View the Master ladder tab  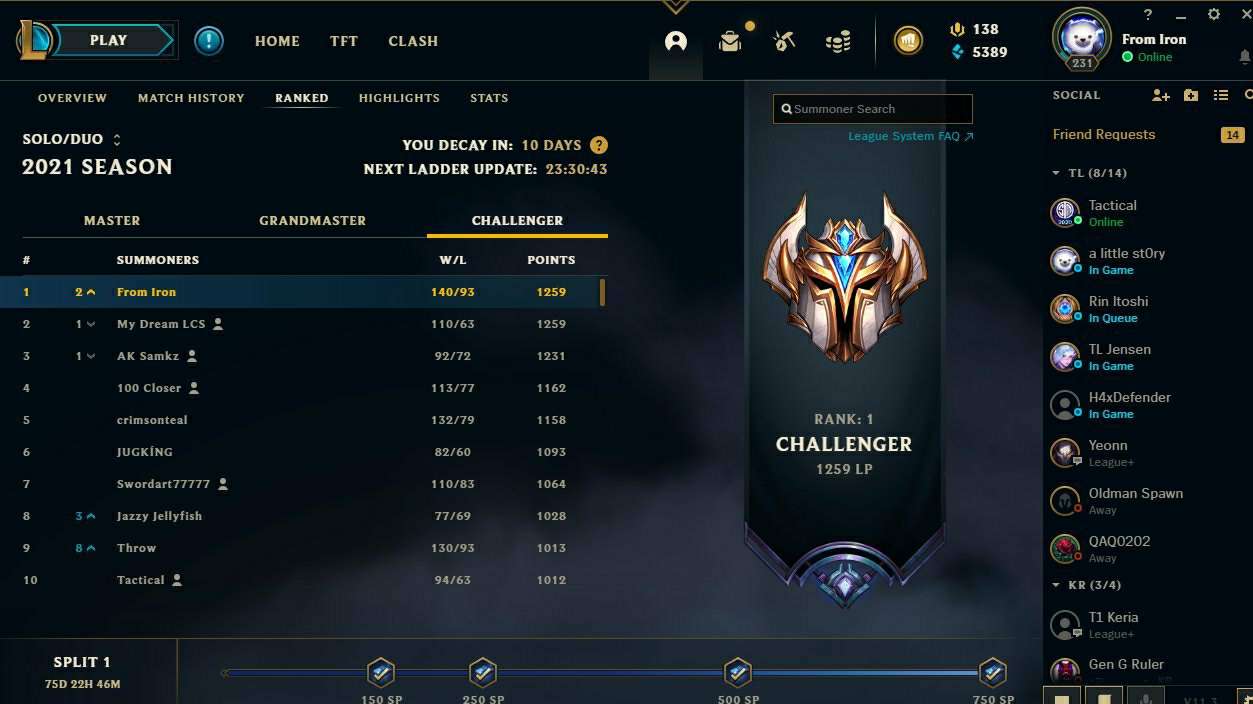click(112, 220)
